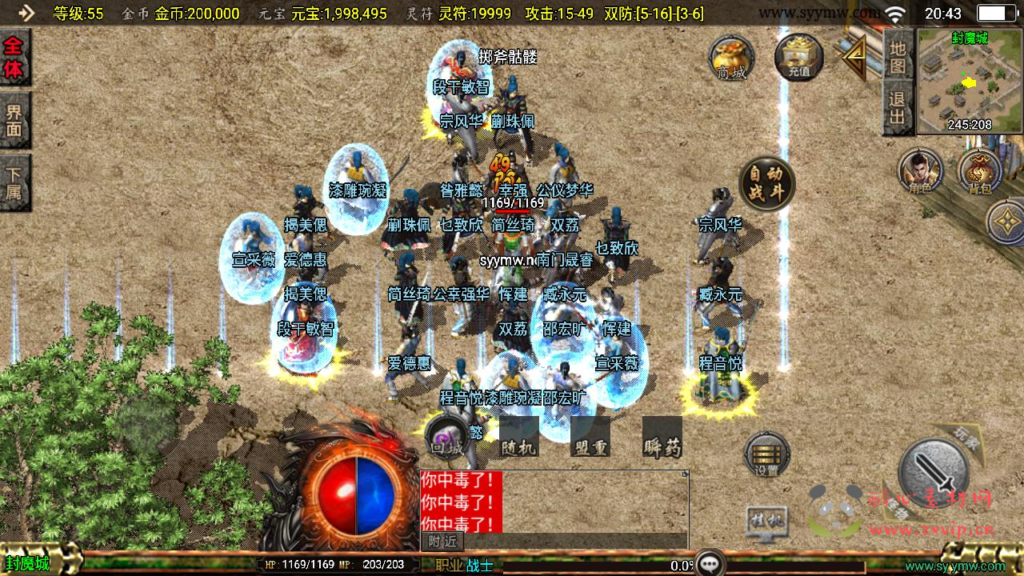Viewport: 1024px width, 576px height.
Task: Open the 商城 shop icon
Action: tap(732, 58)
